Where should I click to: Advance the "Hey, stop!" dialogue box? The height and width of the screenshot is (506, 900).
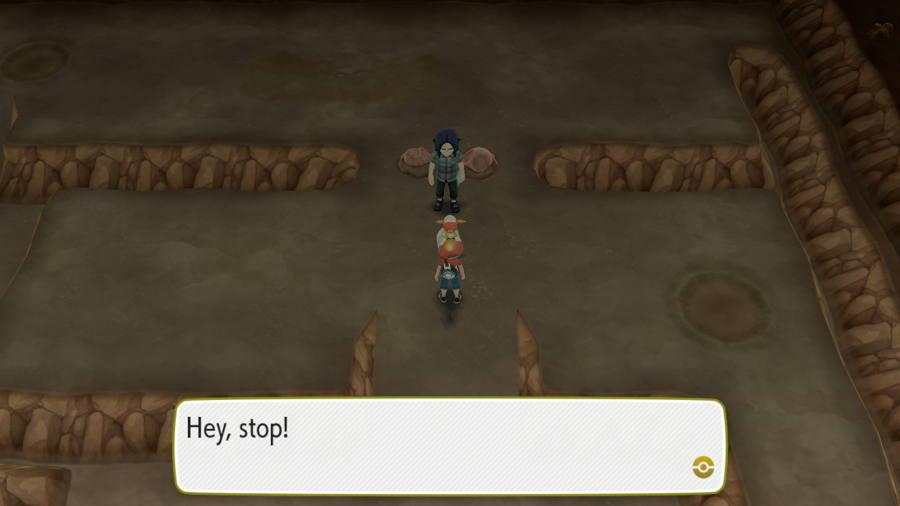point(449,445)
